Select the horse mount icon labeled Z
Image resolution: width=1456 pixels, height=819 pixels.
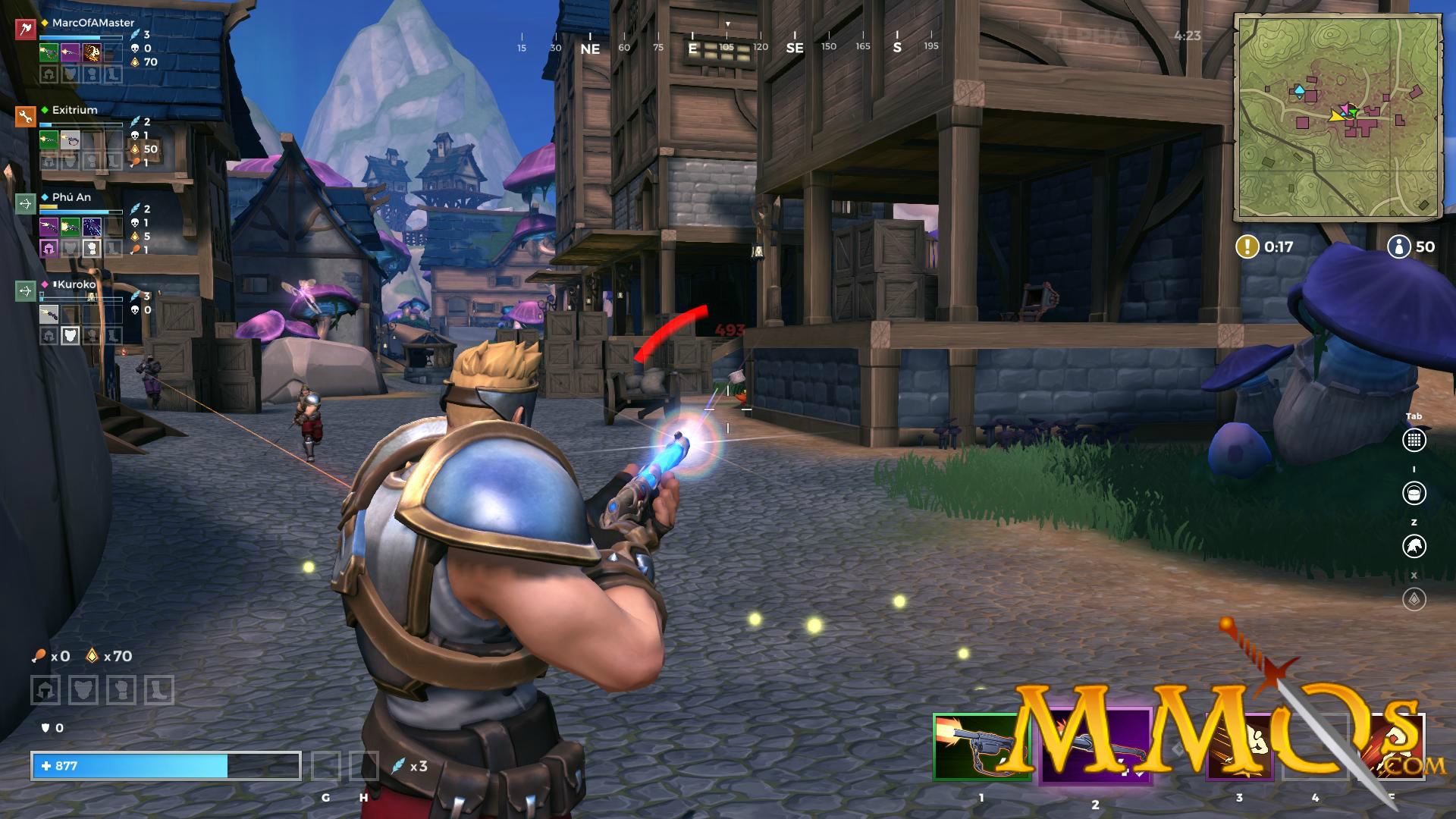pos(1416,548)
